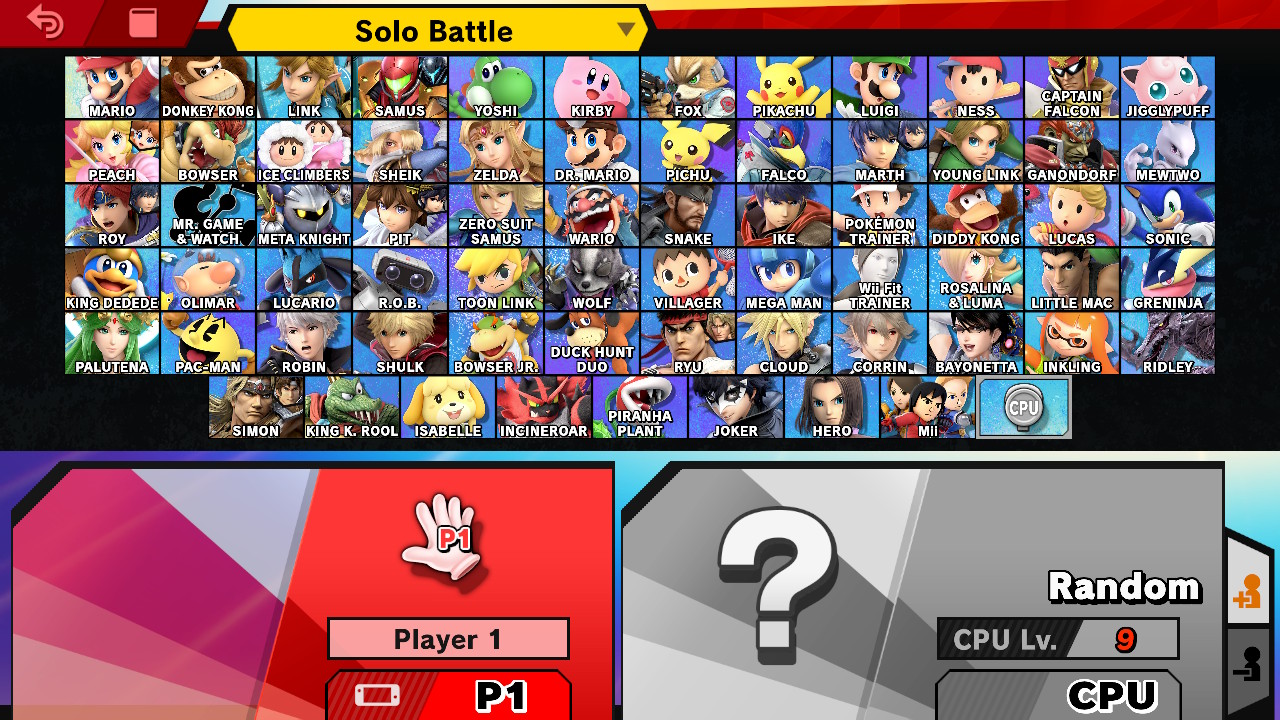Pick Bayonetta from the roster
Viewport: 1280px width, 720px height.
(976, 343)
